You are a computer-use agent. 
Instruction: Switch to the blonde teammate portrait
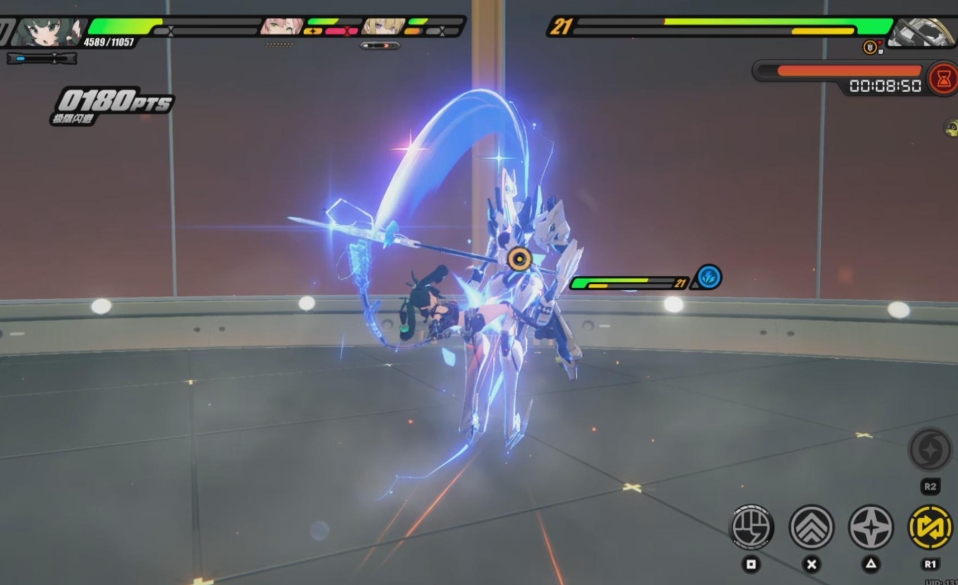383,27
